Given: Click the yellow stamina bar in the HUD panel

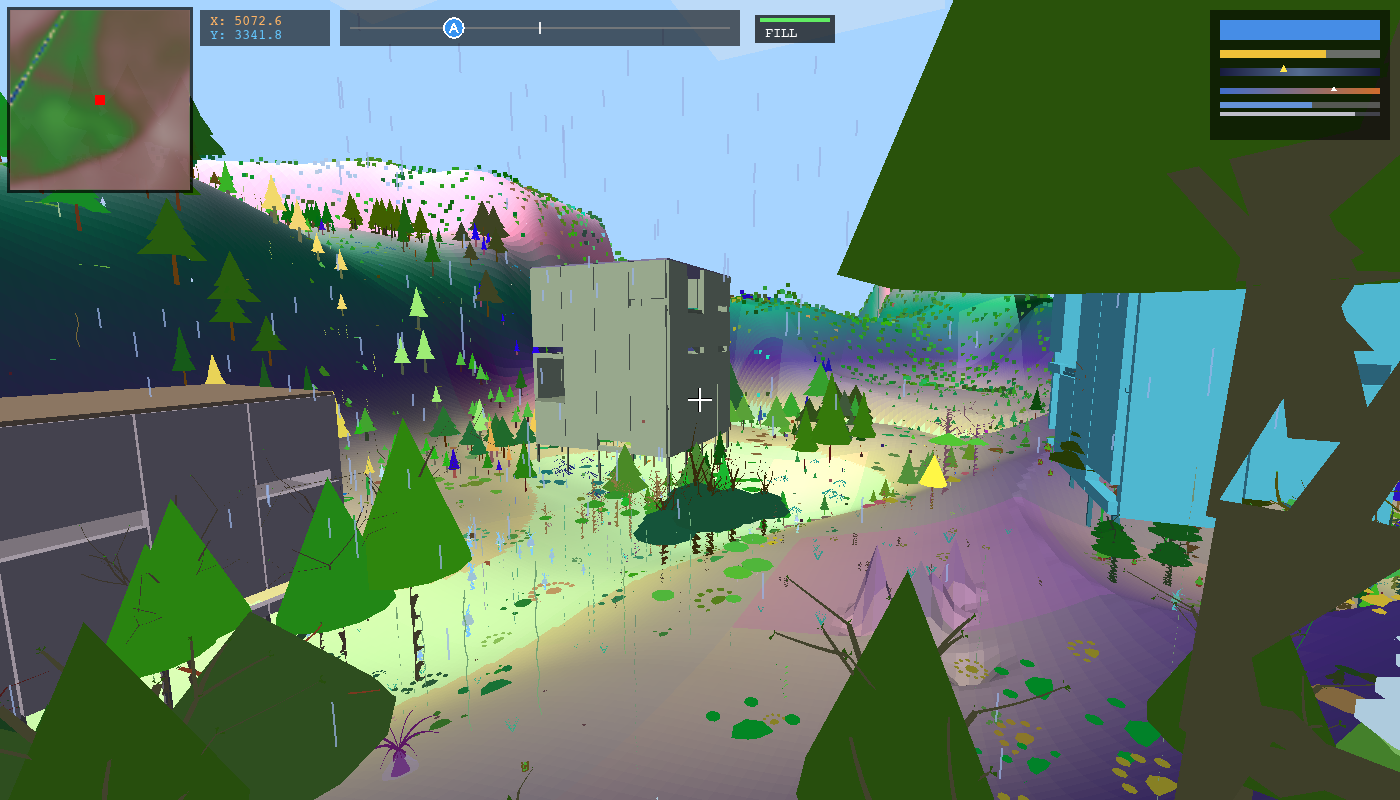Looking at the screenshot, I should (1272, 53).
